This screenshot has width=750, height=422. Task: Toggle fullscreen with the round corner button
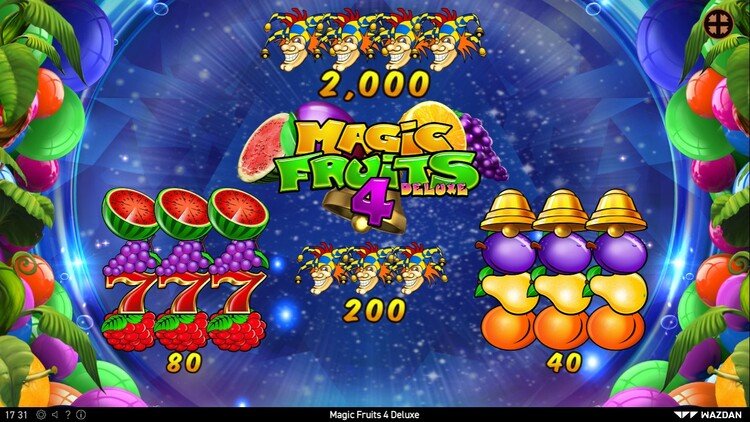[718, 24]
